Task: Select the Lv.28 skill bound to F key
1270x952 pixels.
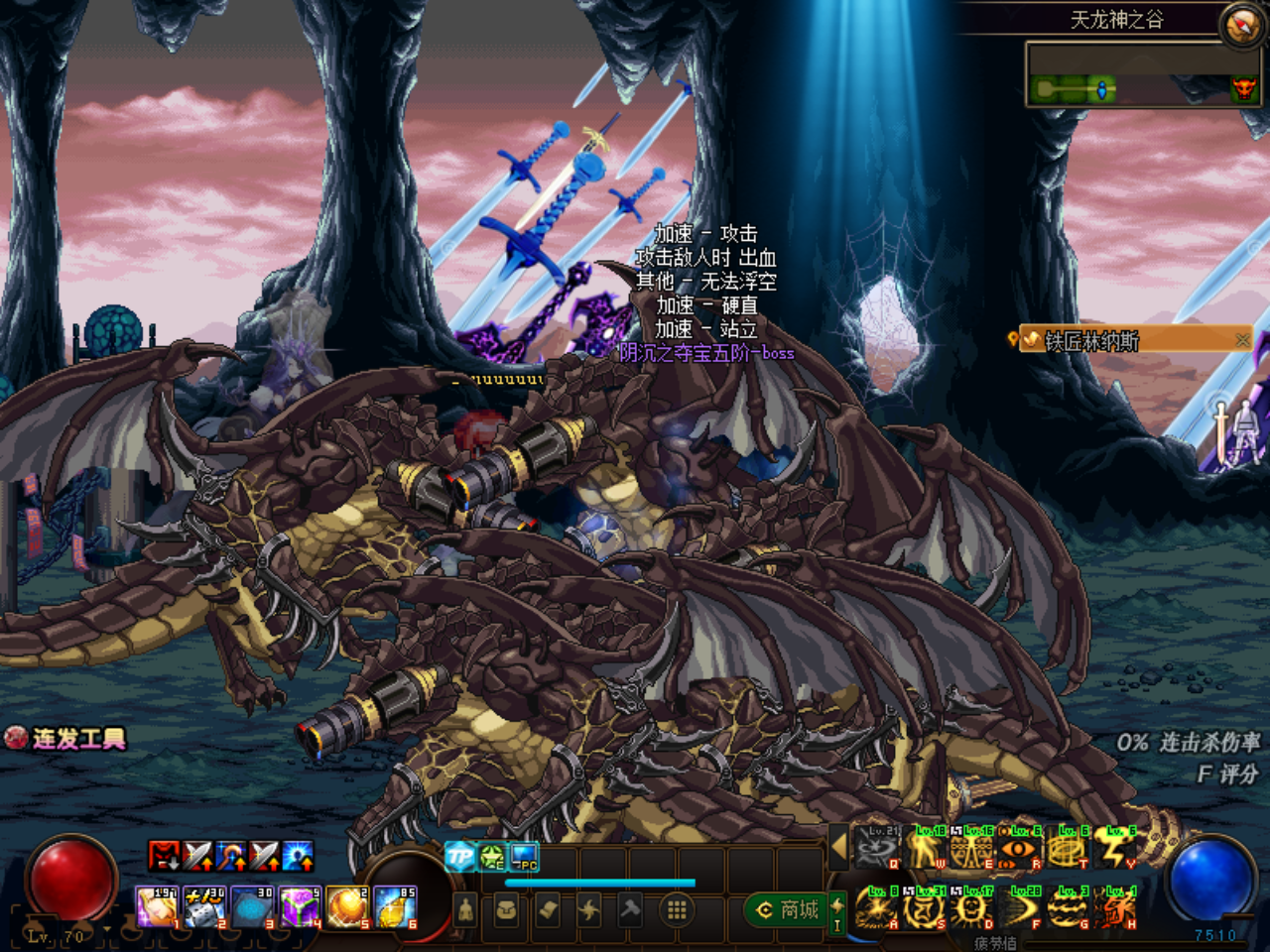Action: click(x=1018, y=907)
